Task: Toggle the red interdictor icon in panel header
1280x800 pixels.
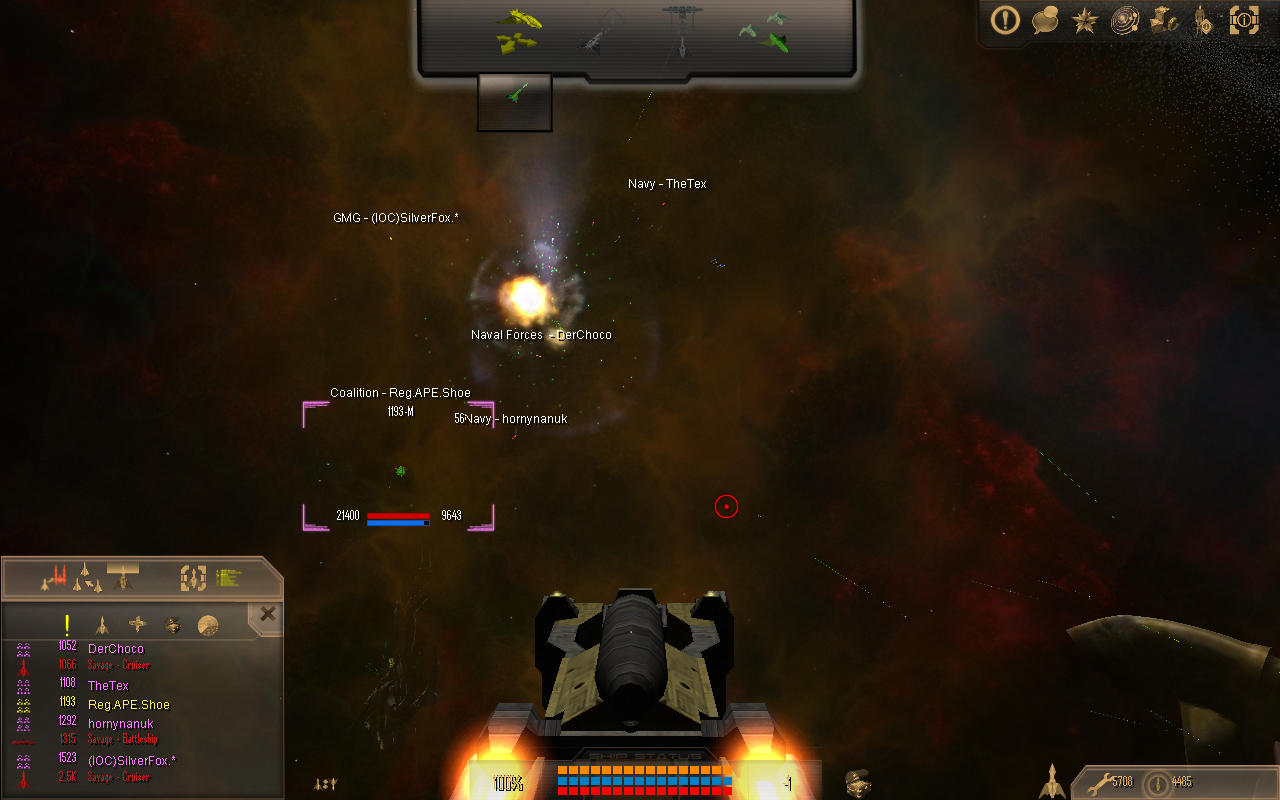Action: pyautogui.click(x=57, y=578)
